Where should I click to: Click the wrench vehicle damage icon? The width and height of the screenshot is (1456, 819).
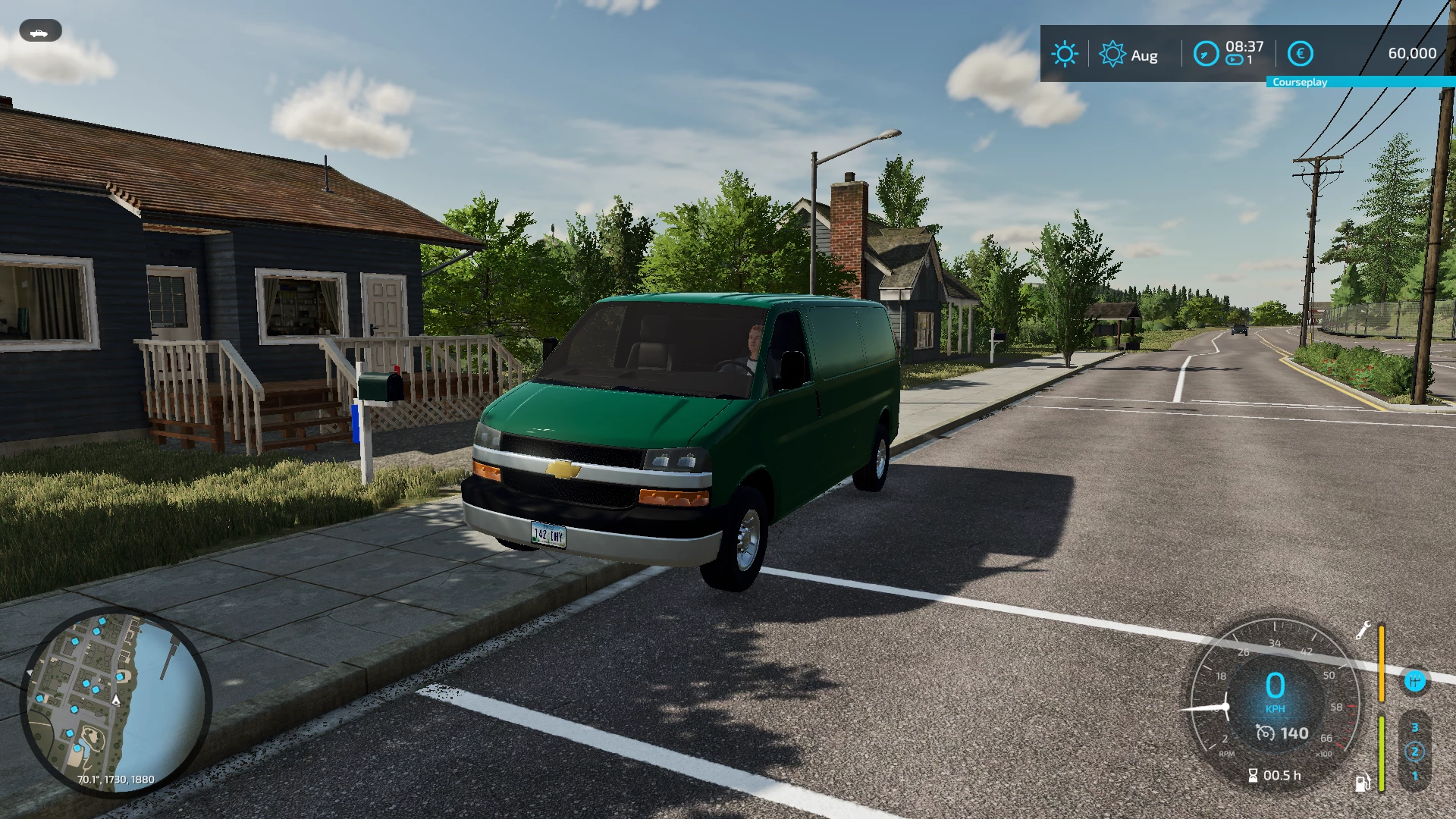[1363, 631]
